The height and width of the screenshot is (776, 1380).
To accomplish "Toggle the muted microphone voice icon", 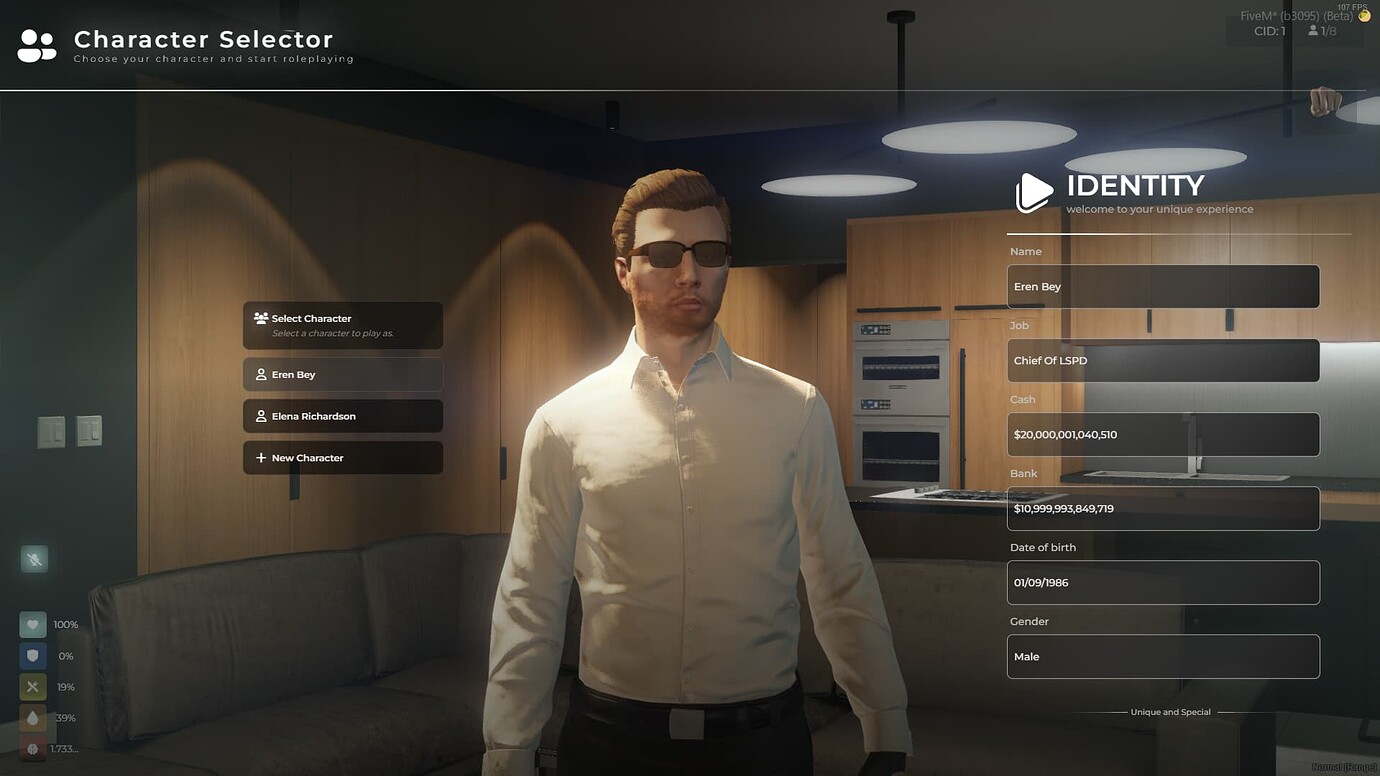I will tap(34, 558).
